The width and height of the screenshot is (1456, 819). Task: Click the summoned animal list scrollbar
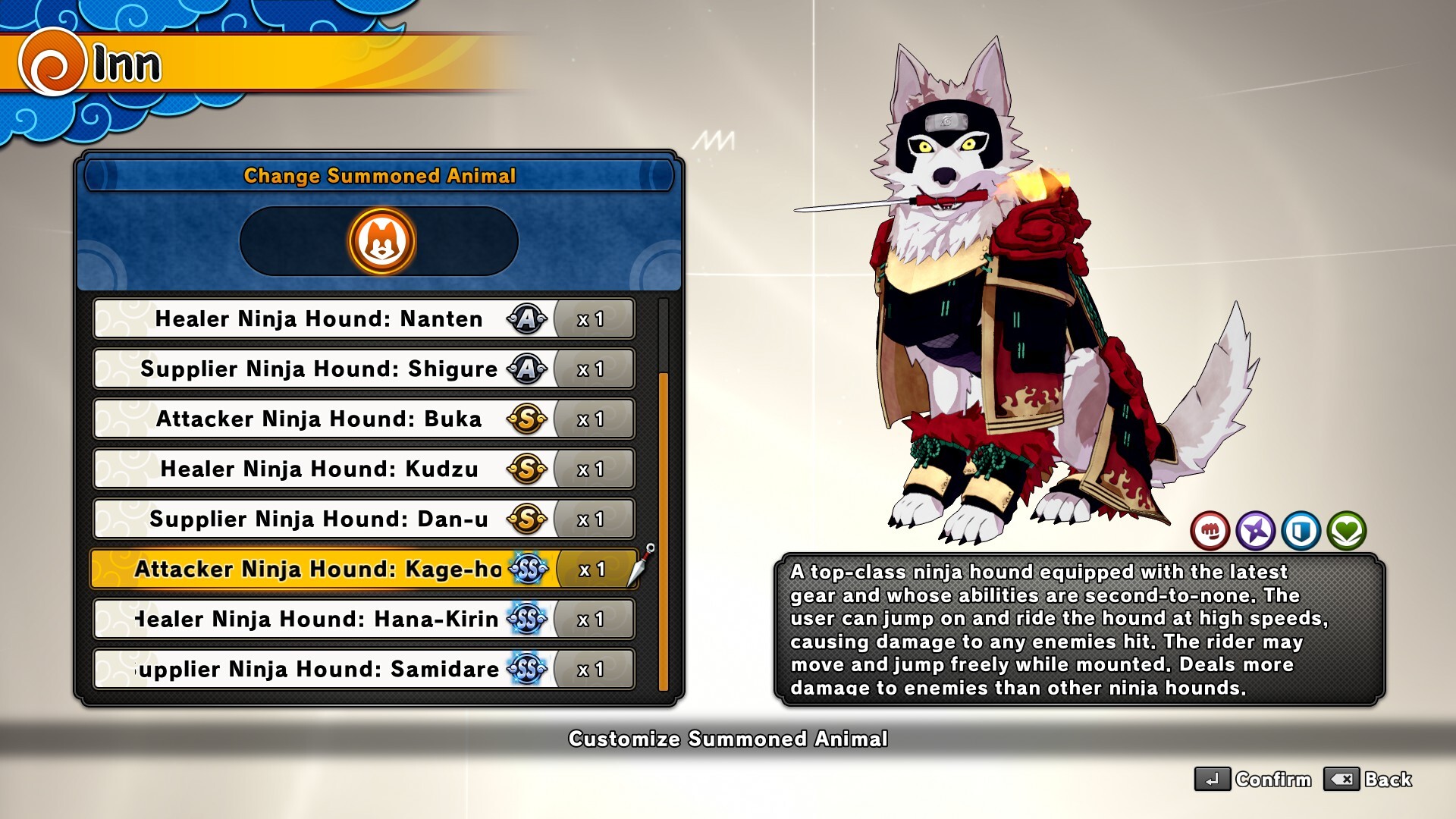click(x=664, y=531)
